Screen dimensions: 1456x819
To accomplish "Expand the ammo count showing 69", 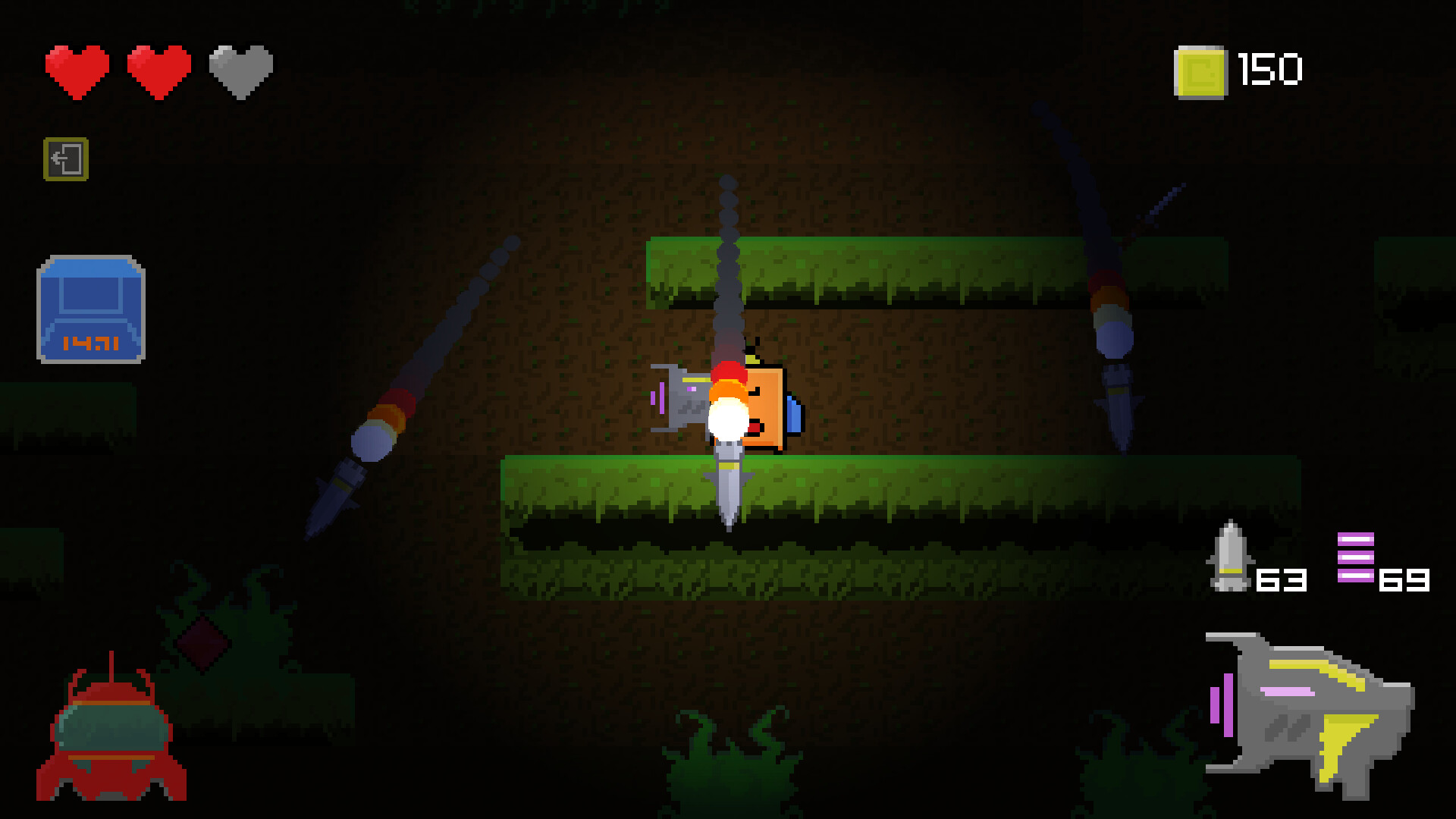I will pos(1406,581).
